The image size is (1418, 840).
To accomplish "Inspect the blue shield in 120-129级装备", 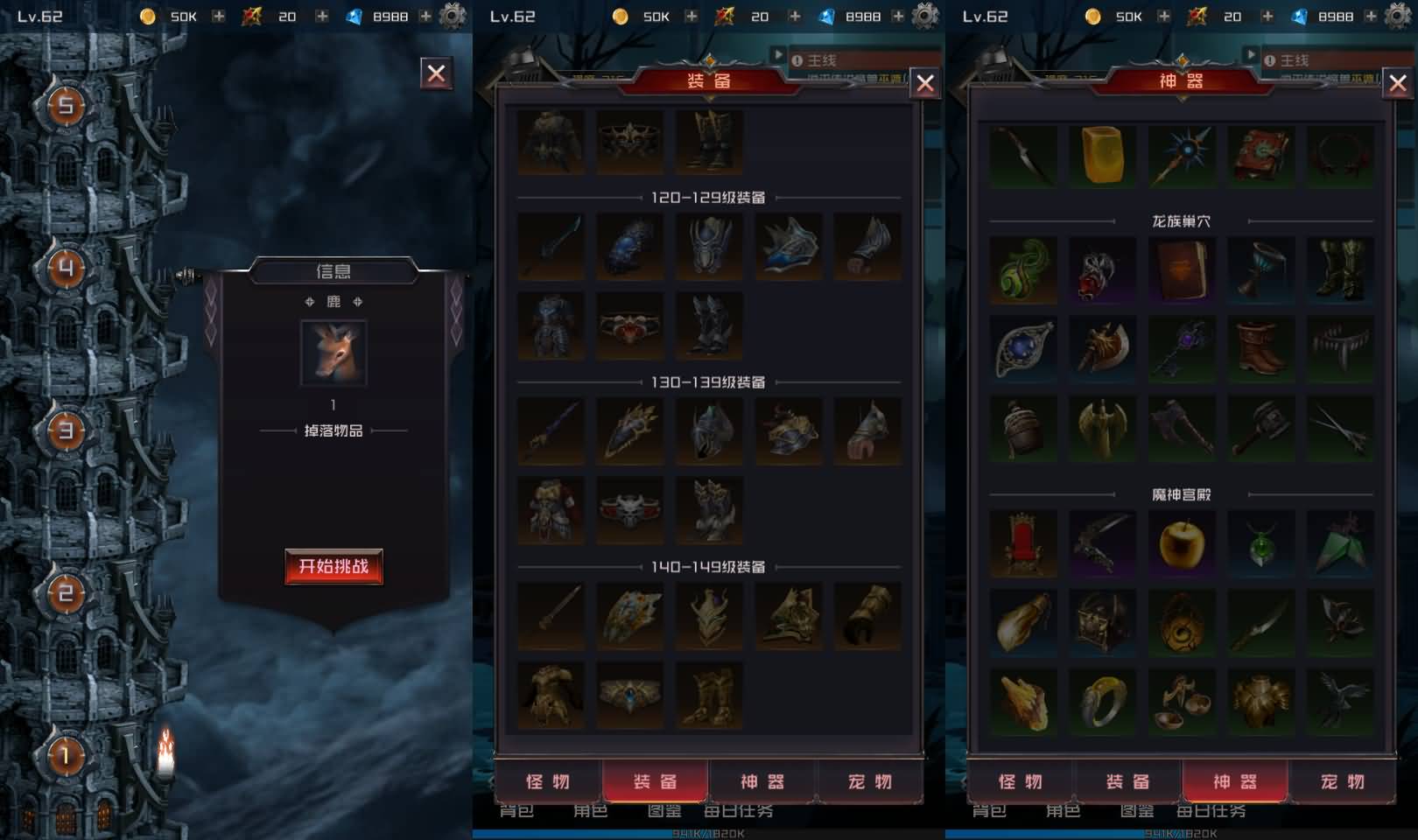I will coord(629,246).
